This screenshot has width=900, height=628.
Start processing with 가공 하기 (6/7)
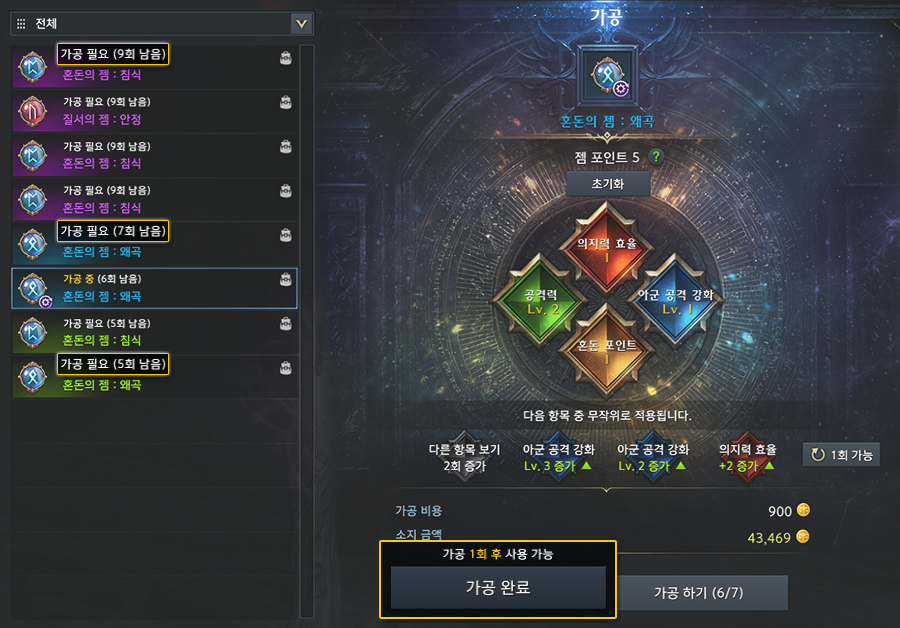tap(698, 593)
